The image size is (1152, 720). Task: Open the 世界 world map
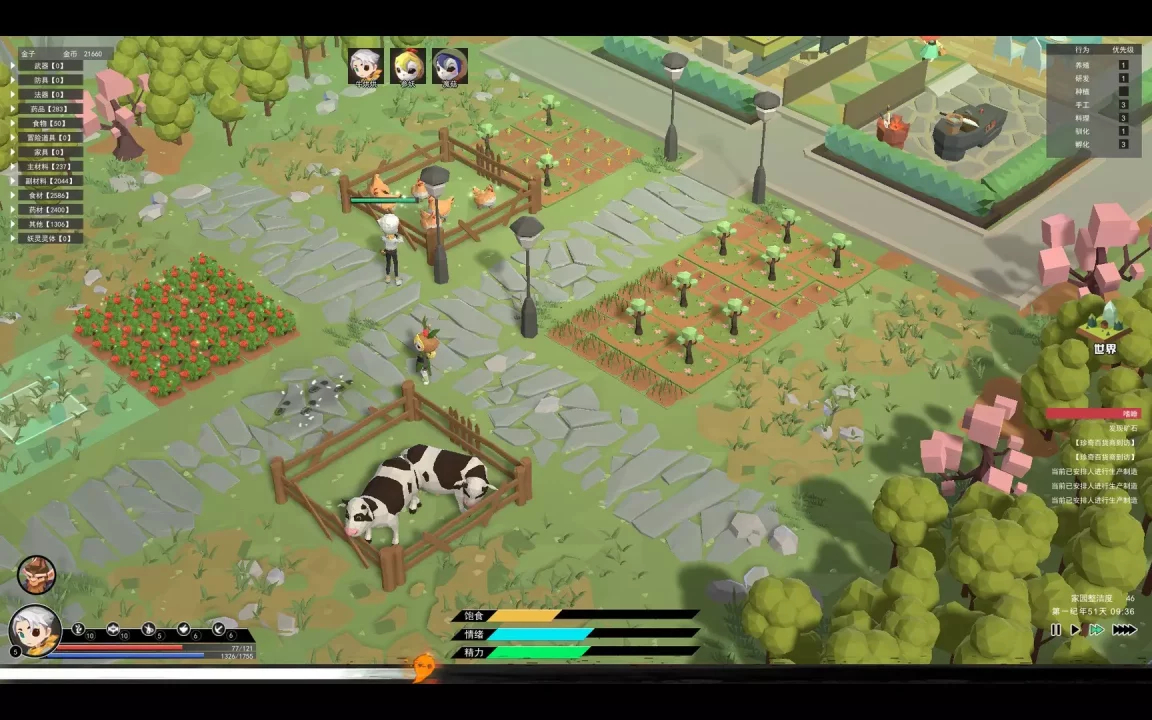coord(1104,330)
